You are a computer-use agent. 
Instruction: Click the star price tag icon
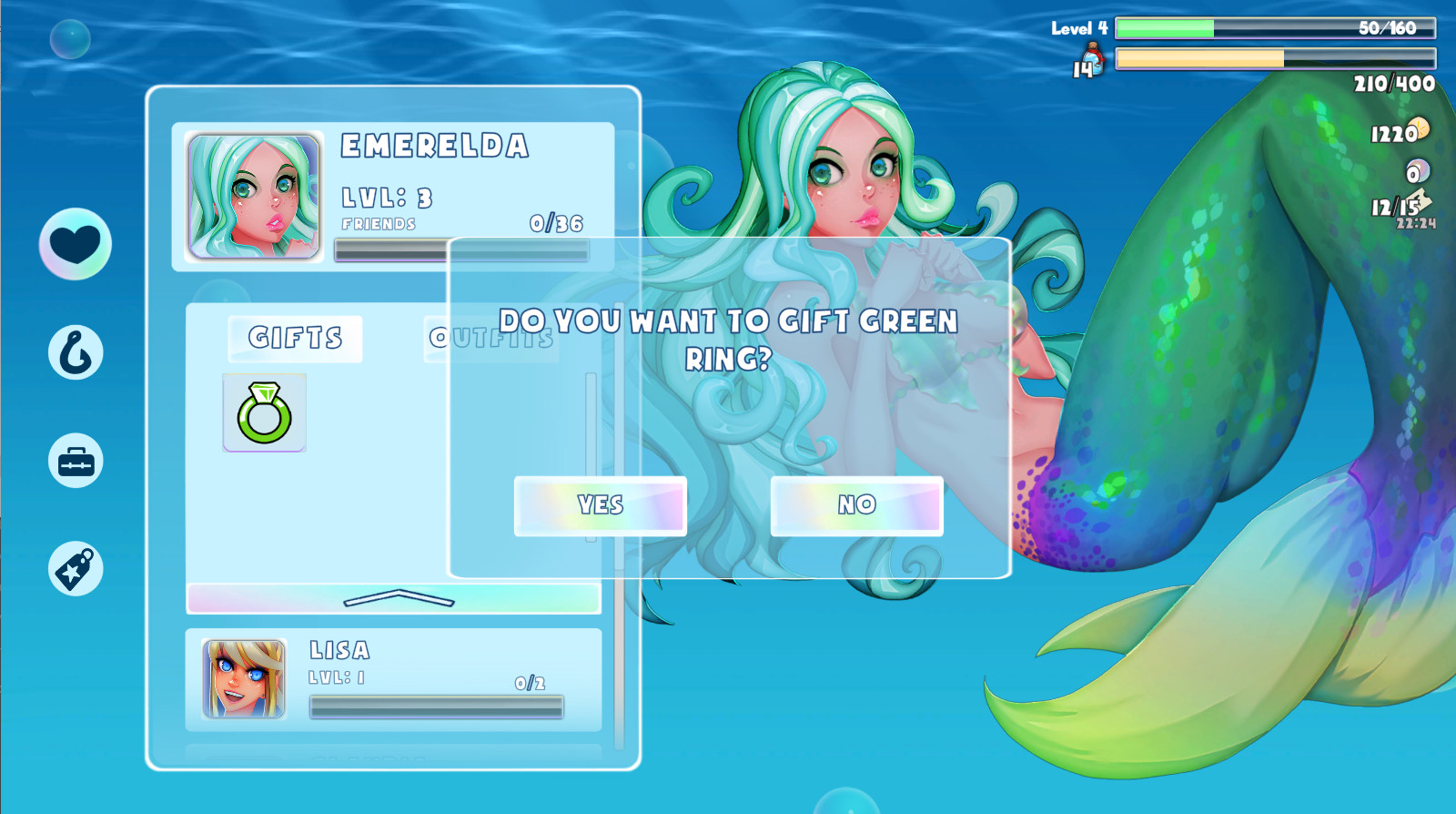pyautogui.click(x=75, y=566)
